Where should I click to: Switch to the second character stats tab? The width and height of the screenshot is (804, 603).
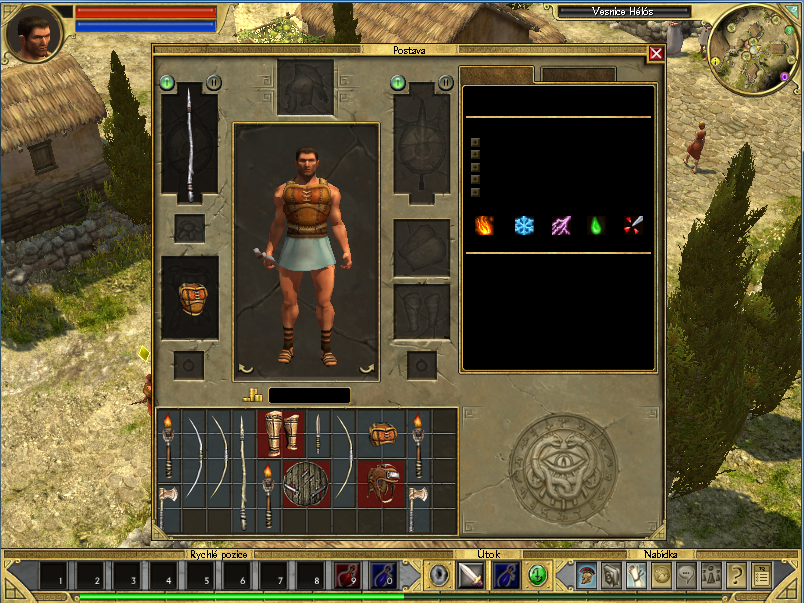coord(578,75)
